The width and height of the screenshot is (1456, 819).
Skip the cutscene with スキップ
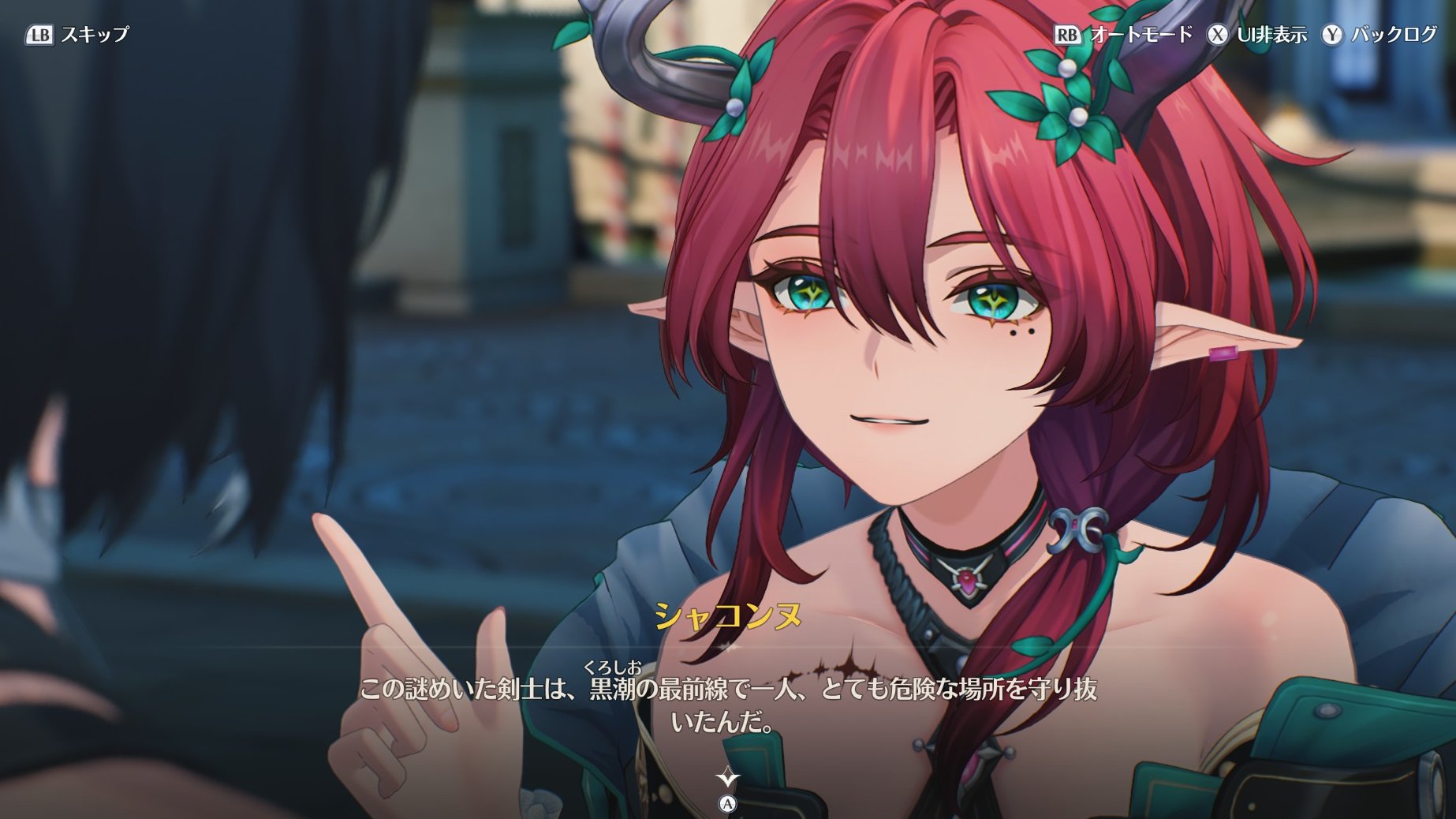click(x=77, y=35)
